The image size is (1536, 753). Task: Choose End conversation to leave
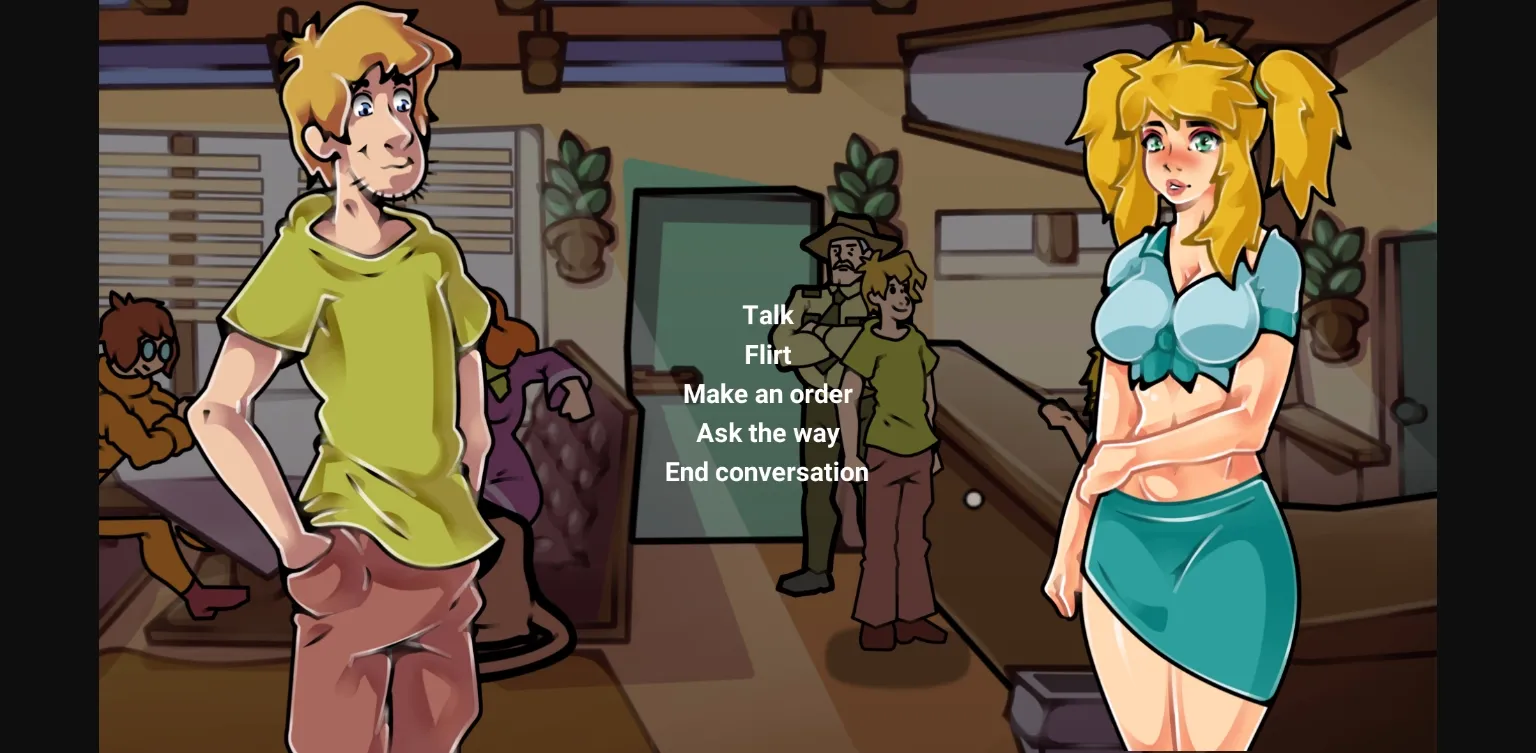[767, 472]
